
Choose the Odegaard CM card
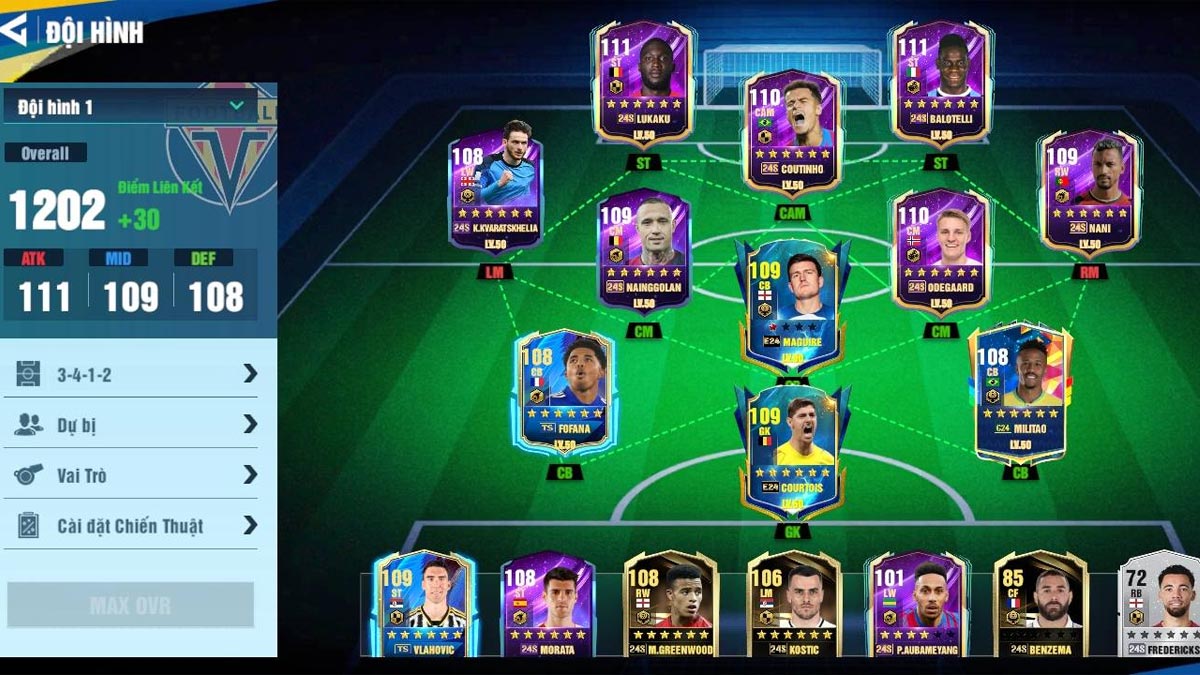tap(940, 252)
